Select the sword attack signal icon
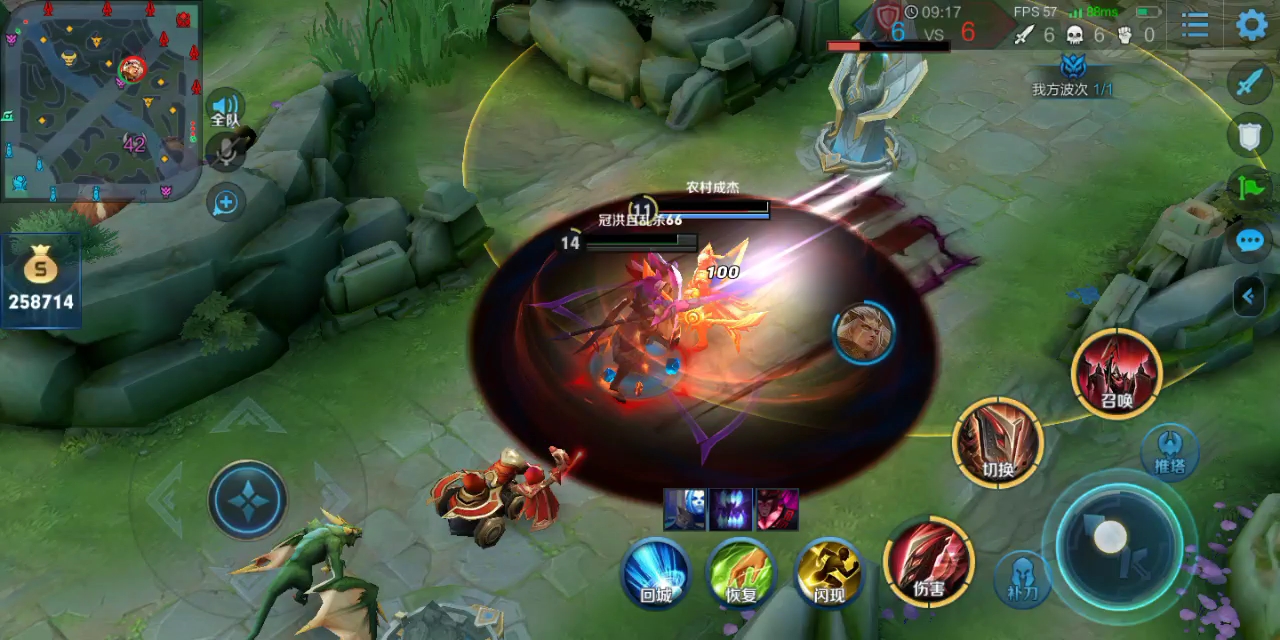 1250,82
